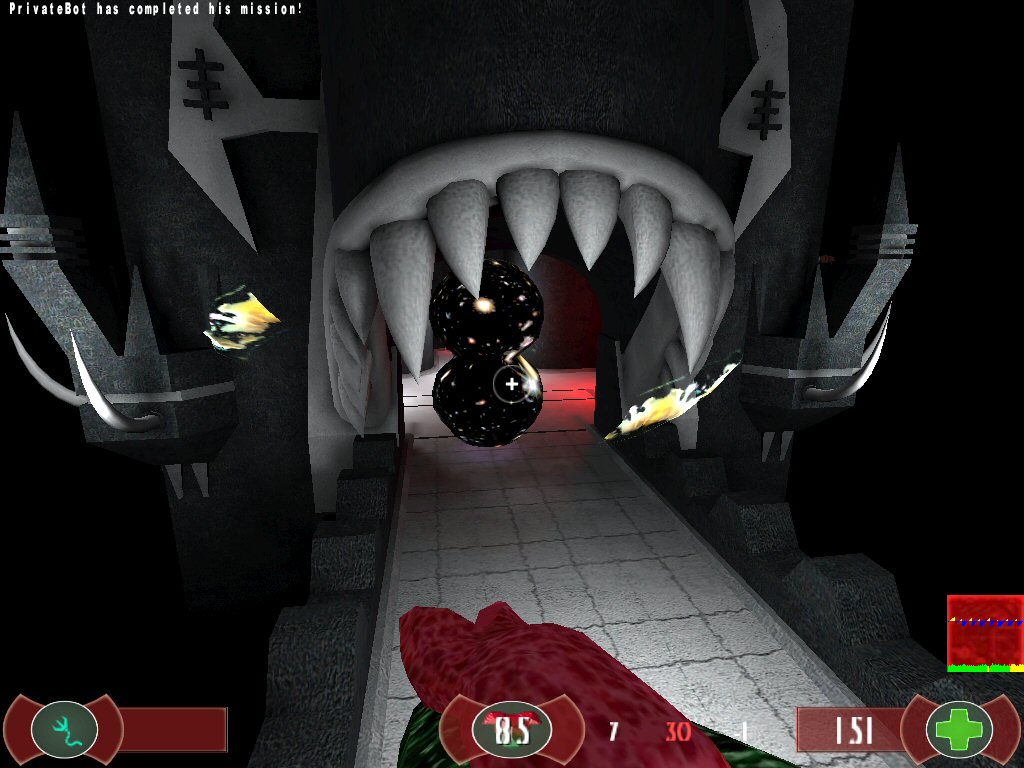Click the green squiggle emblem icon
The width and height of the screenshot is (1024, 768).
coord(64,729)
